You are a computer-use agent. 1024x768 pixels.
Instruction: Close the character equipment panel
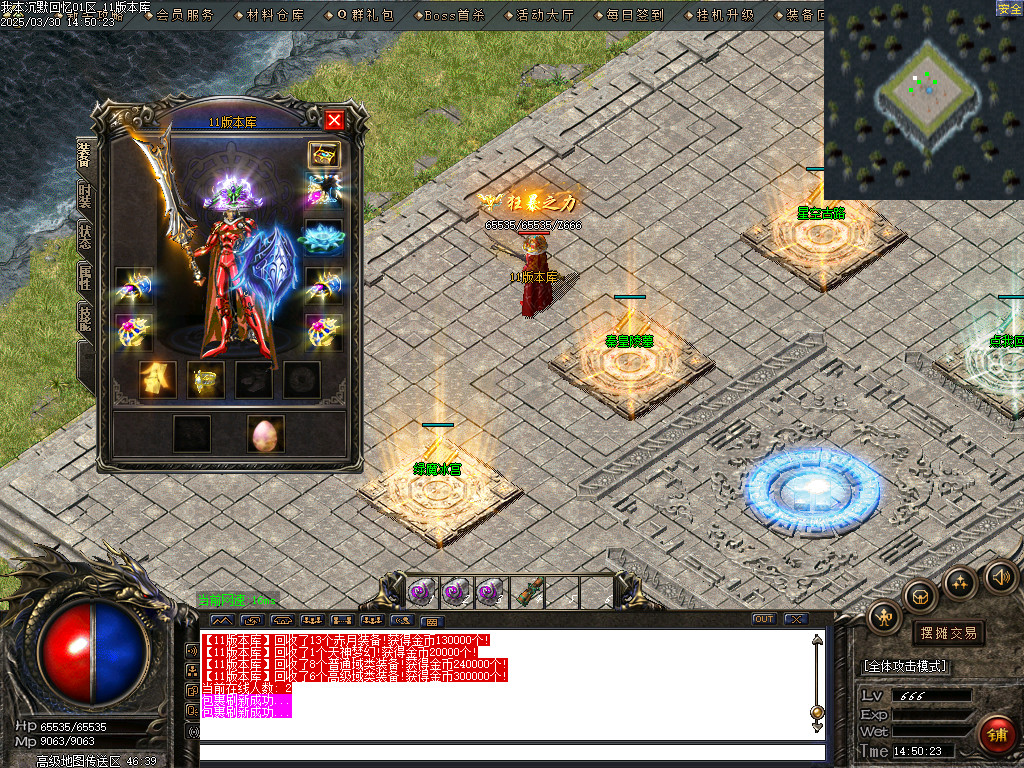point(334,121)
